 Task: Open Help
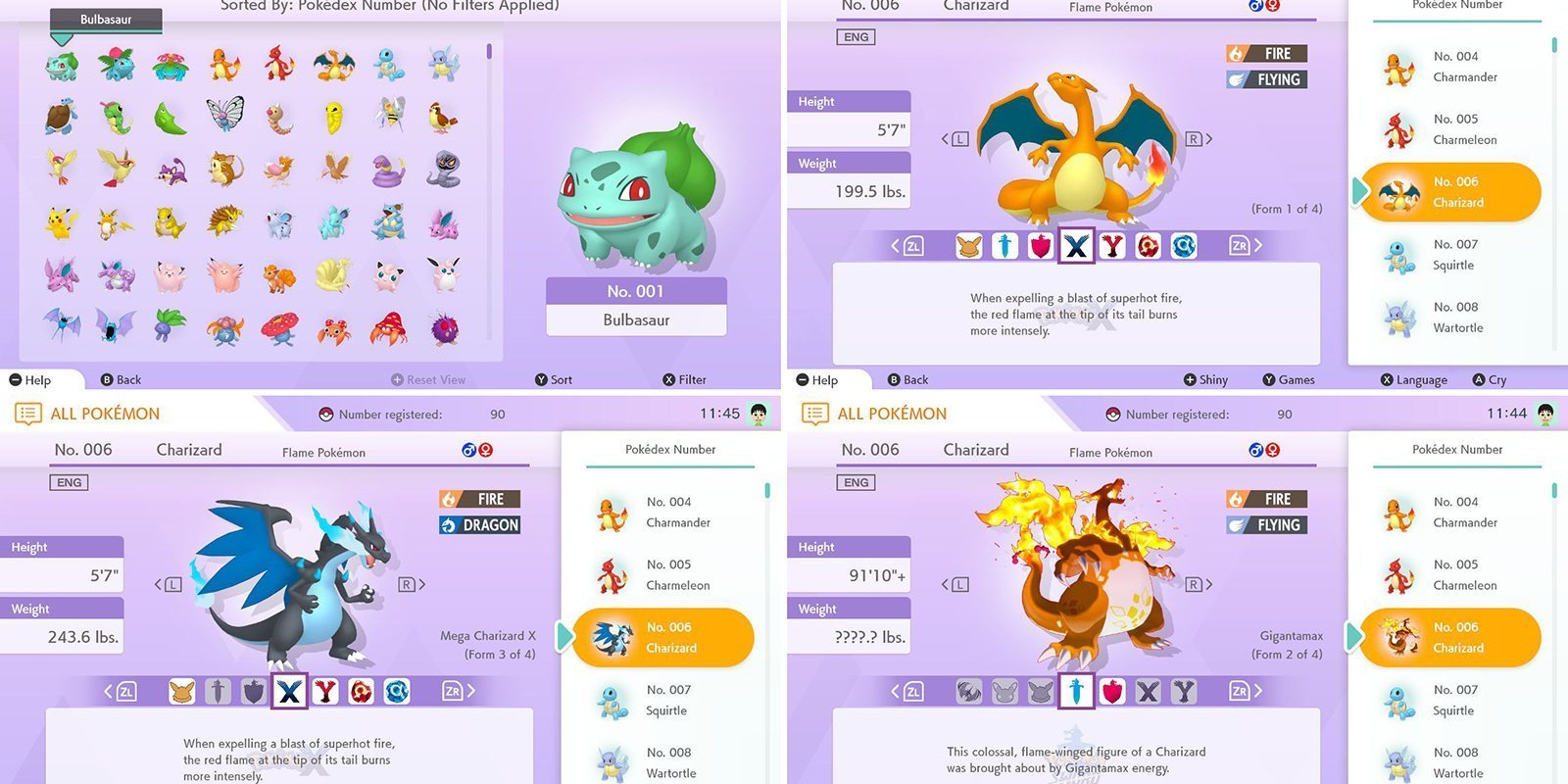tap(29, 379)
